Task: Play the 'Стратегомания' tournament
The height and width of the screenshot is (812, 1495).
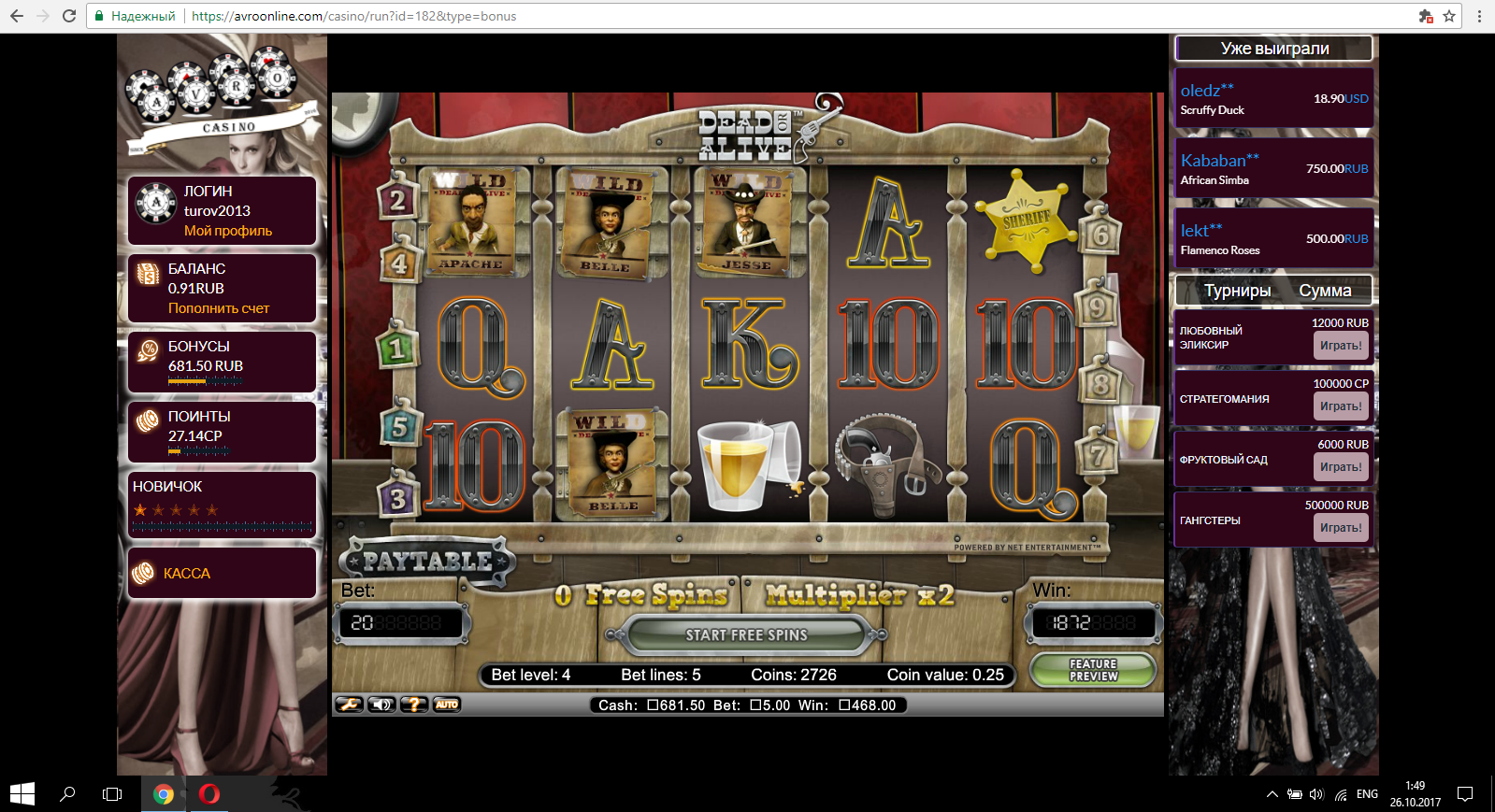Action: [1341, 406]
